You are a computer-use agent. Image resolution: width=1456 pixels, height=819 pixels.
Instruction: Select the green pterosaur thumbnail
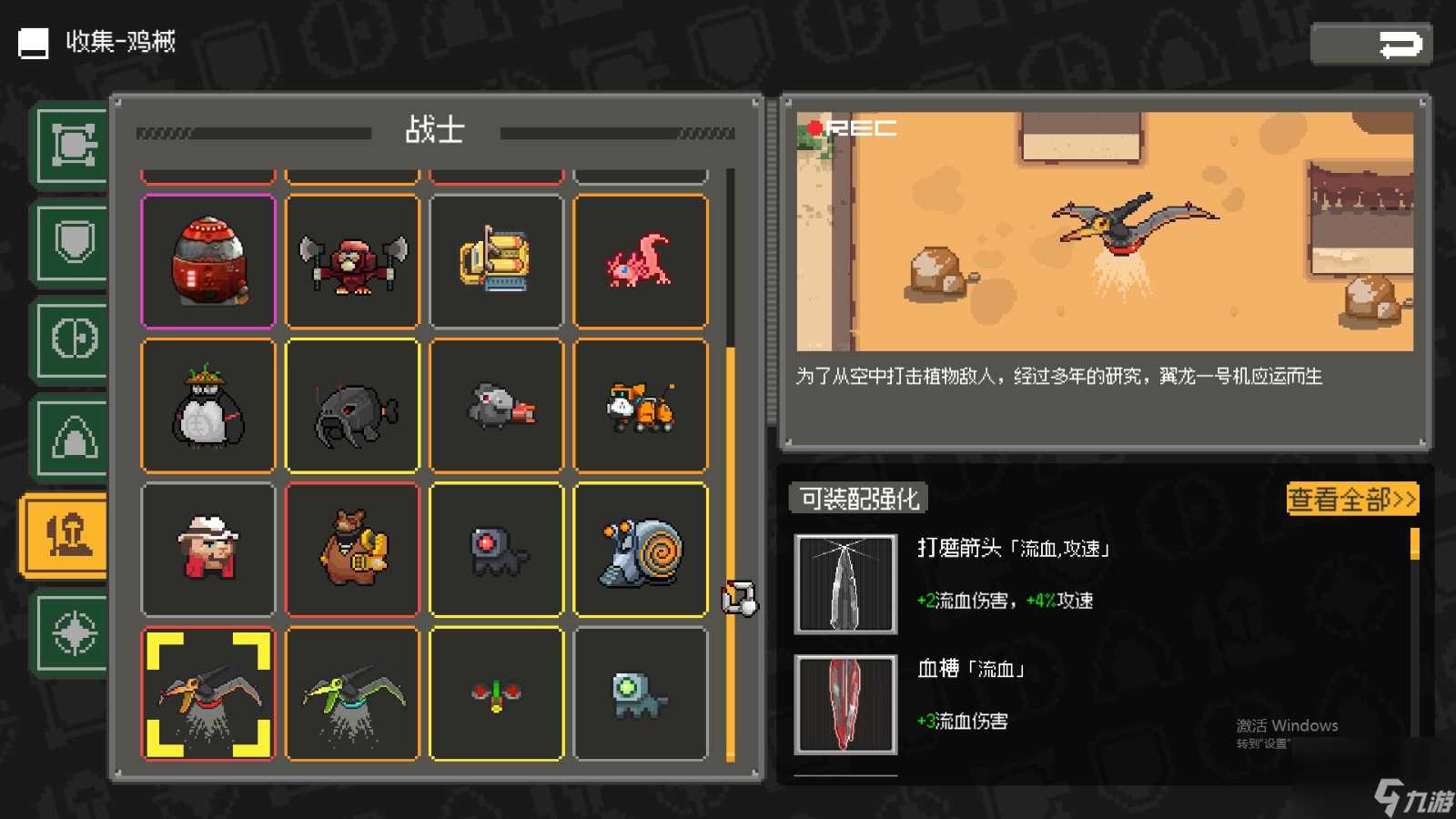coord(352,693)
